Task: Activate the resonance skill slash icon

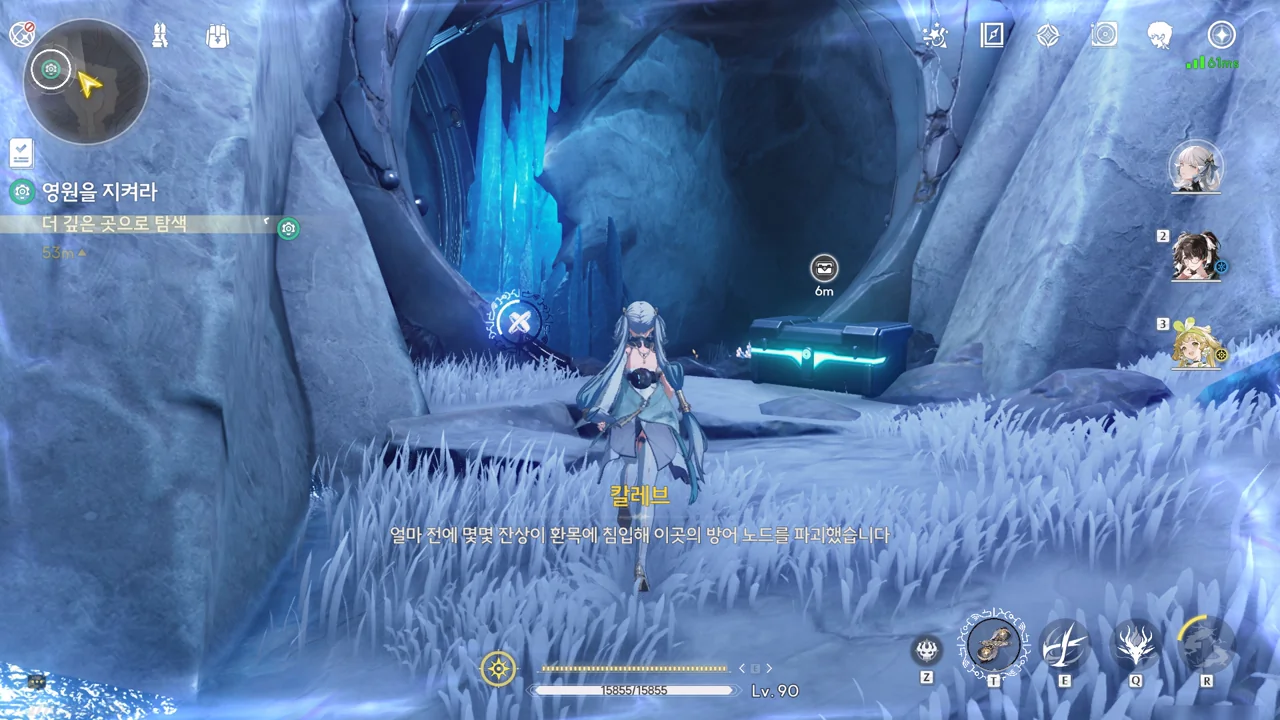Action: pos(1064,645)
